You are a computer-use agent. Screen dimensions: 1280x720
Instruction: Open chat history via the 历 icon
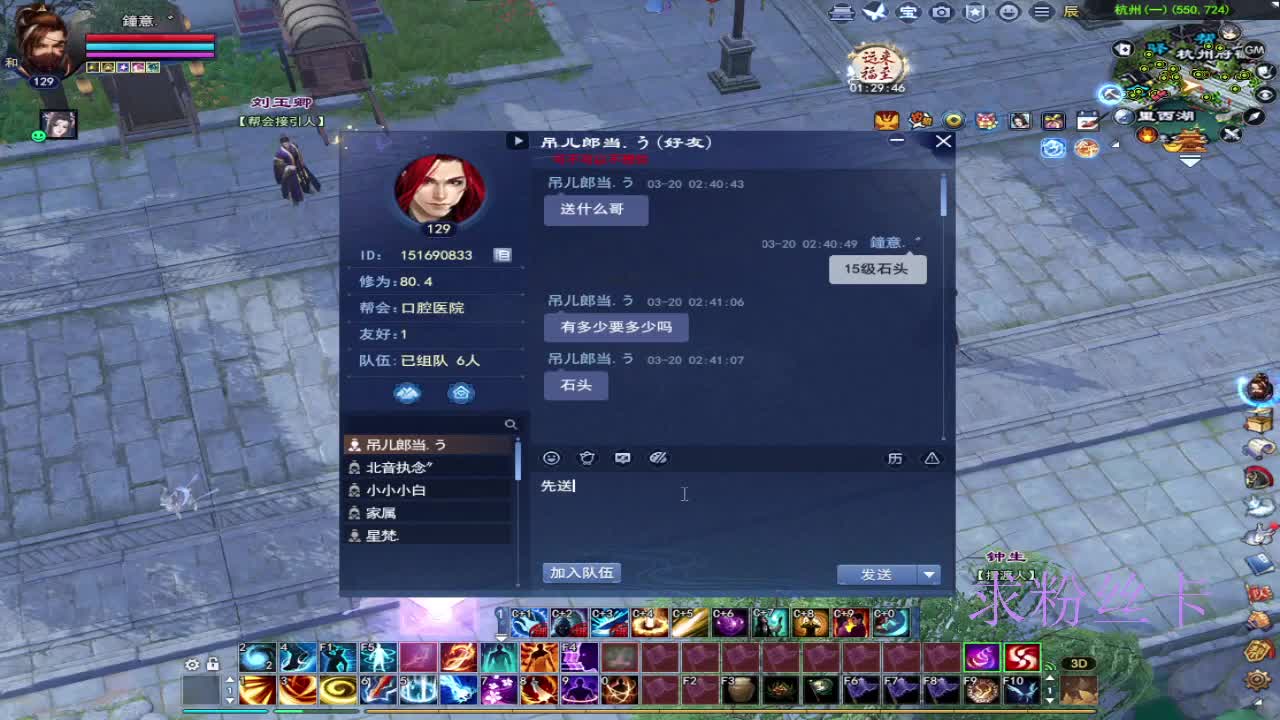click(895, 458)
